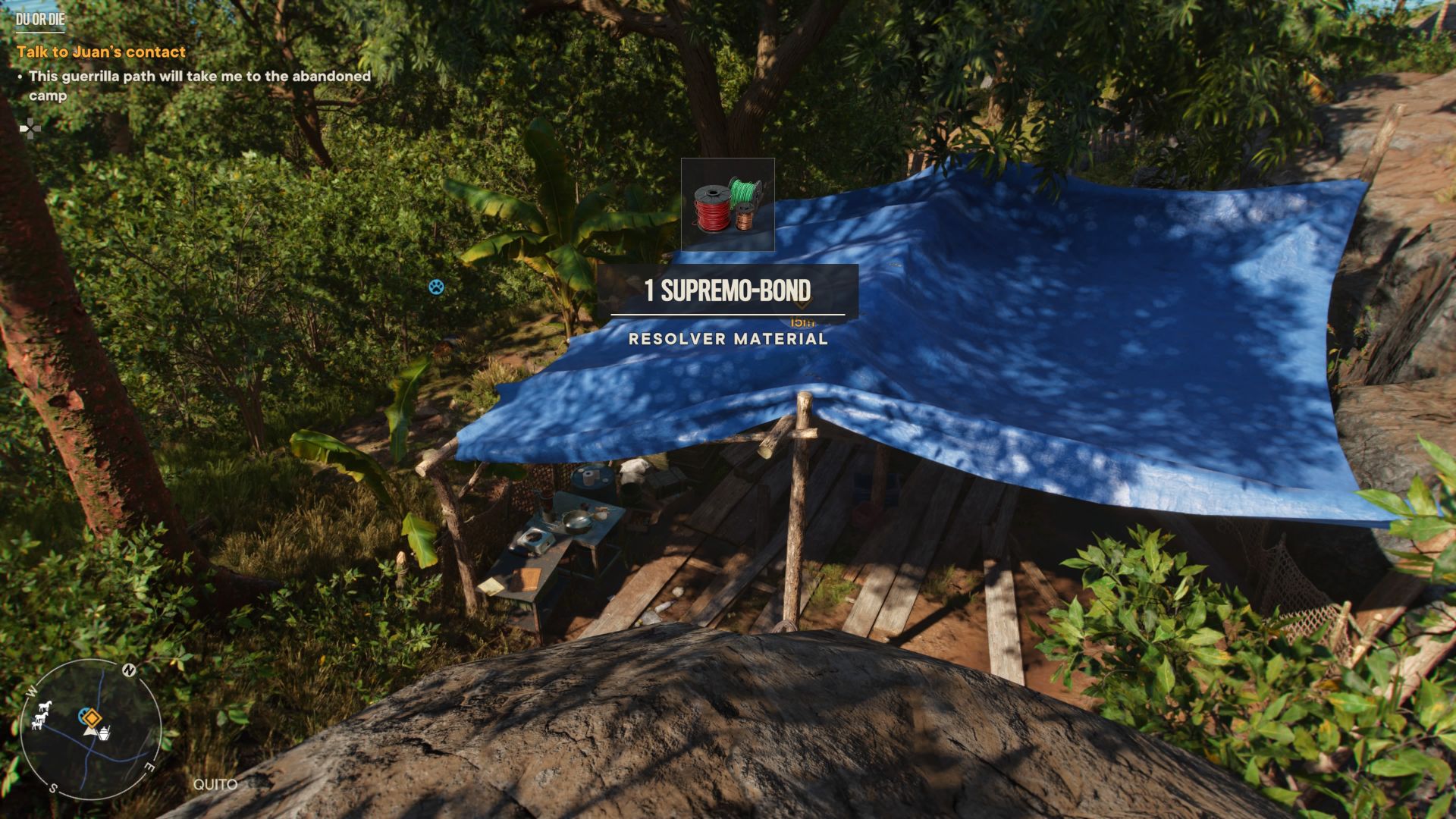Image resolution: width=1456 pixels, height=819 pixels.
Task: Click the player position arrow in the minimap center
Action: click(89, 731)
